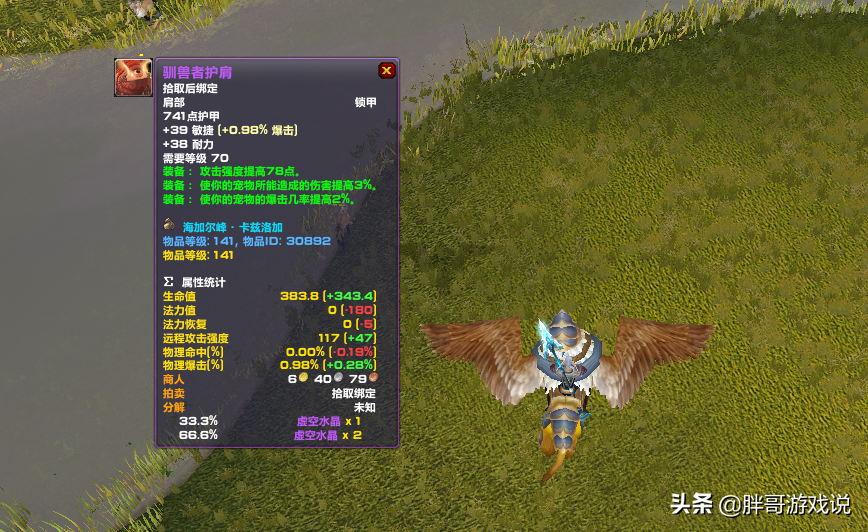Click the item portrait icon beside the tooltip
This screenshot has height=532, width=868.
[134, 77]
